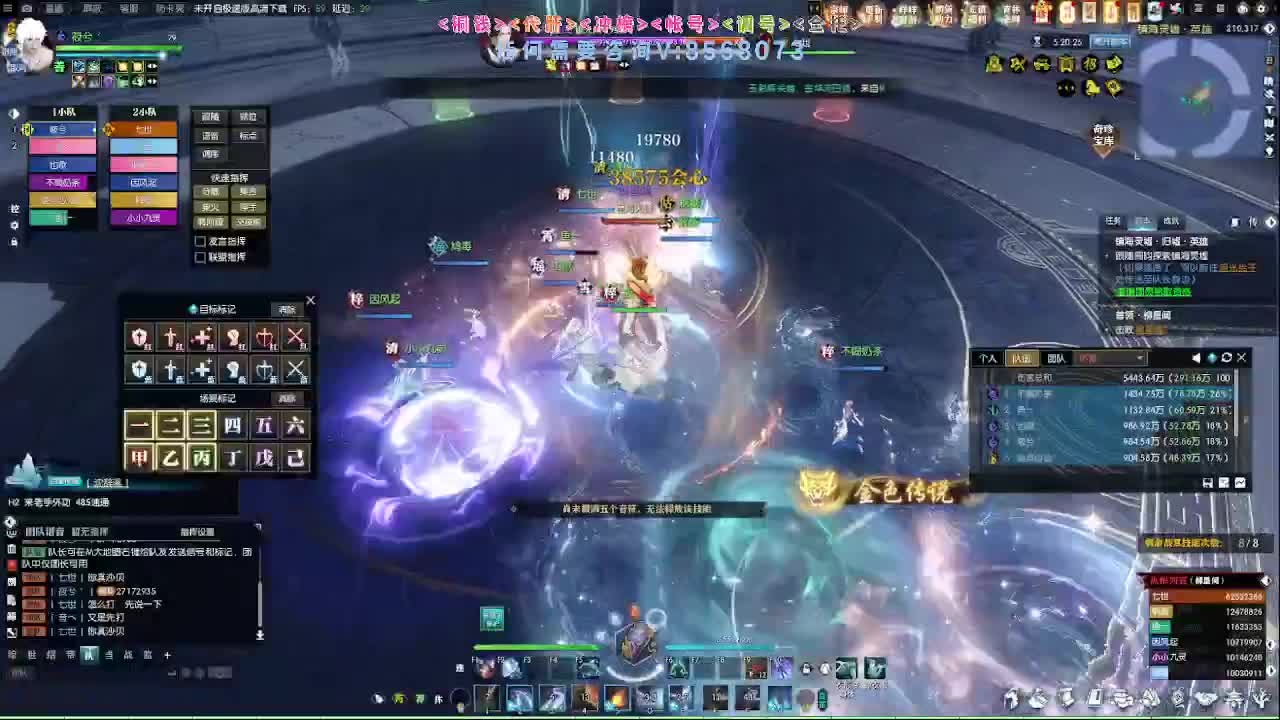Select the sword target marker icon
Viewport: 1280px width, 720px height.
[170, 337]
